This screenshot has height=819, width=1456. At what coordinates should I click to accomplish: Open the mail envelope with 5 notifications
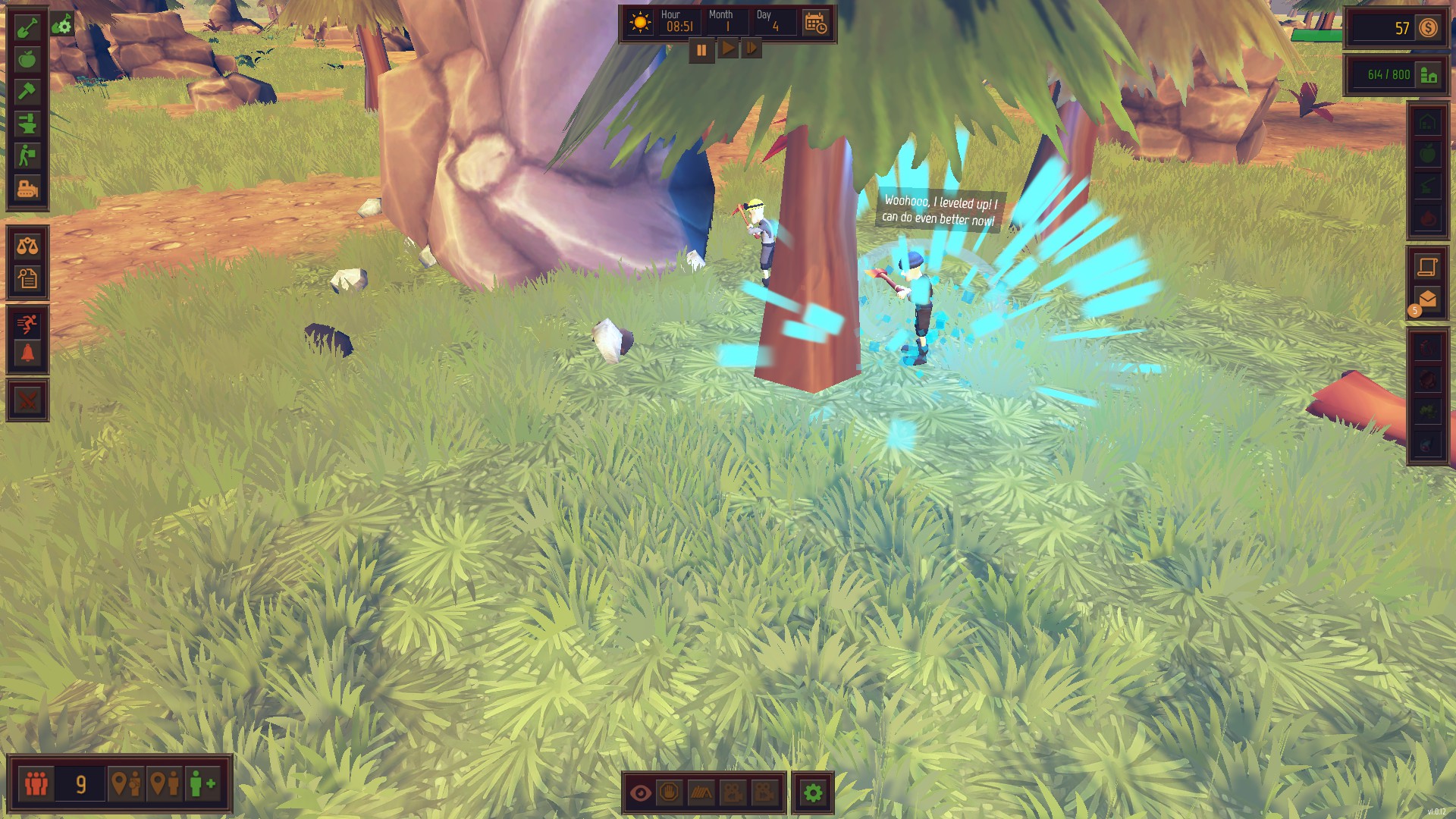(1427, 300)
